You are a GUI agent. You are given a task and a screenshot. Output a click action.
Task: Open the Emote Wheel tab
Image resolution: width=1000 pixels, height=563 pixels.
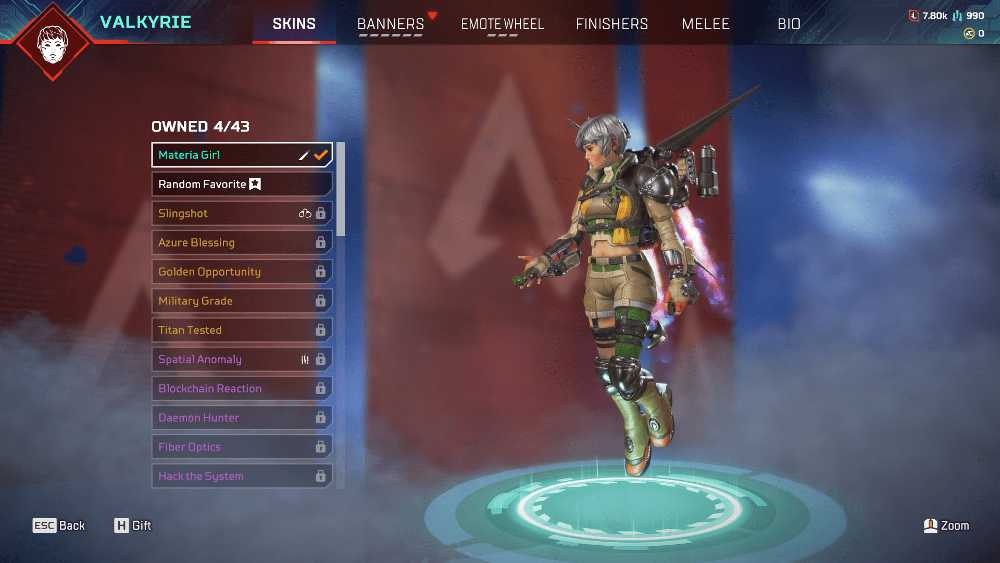click(x=502, y=24)
